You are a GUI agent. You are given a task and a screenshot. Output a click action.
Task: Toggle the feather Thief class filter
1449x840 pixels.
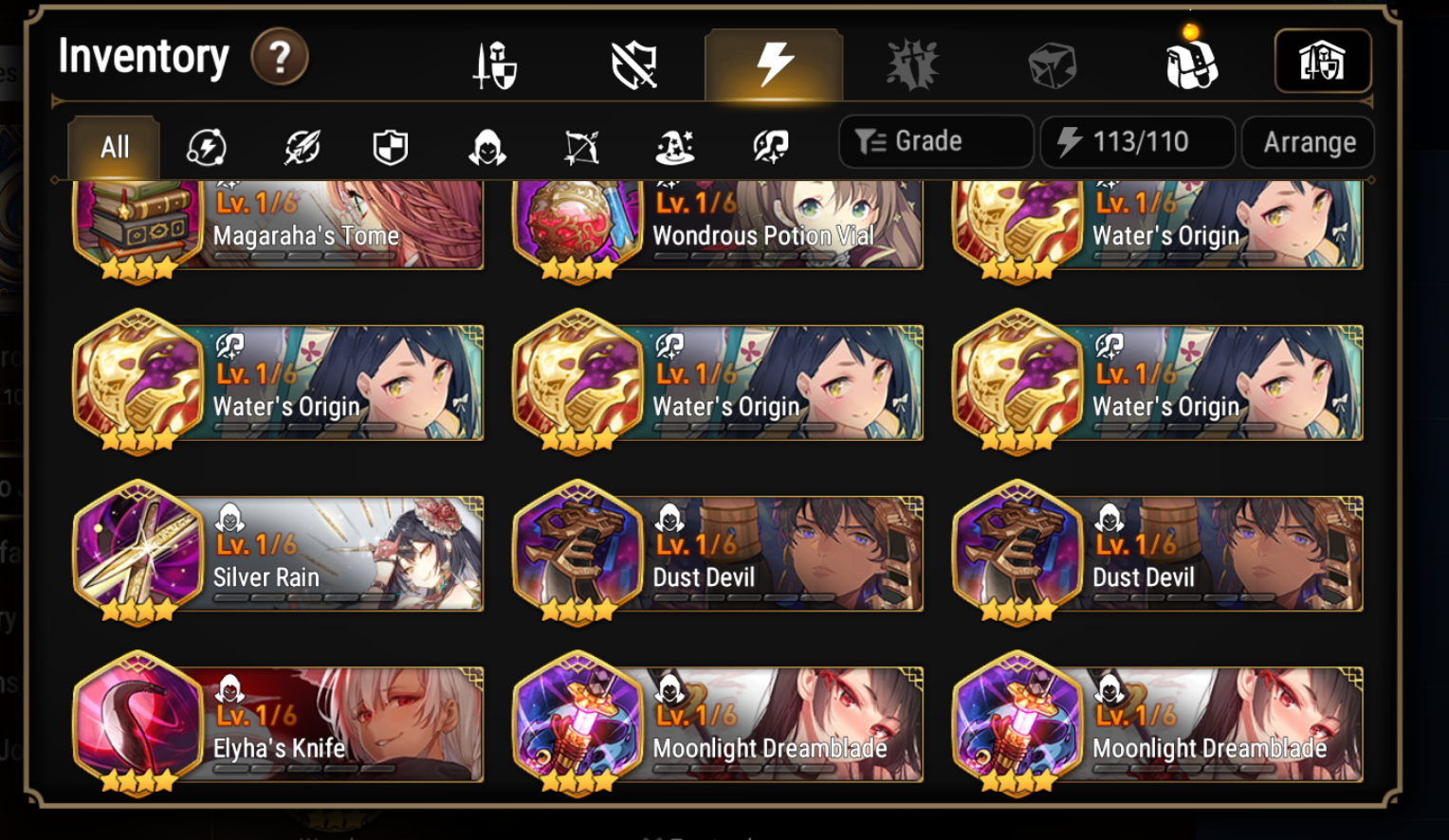tap(301, 145)
